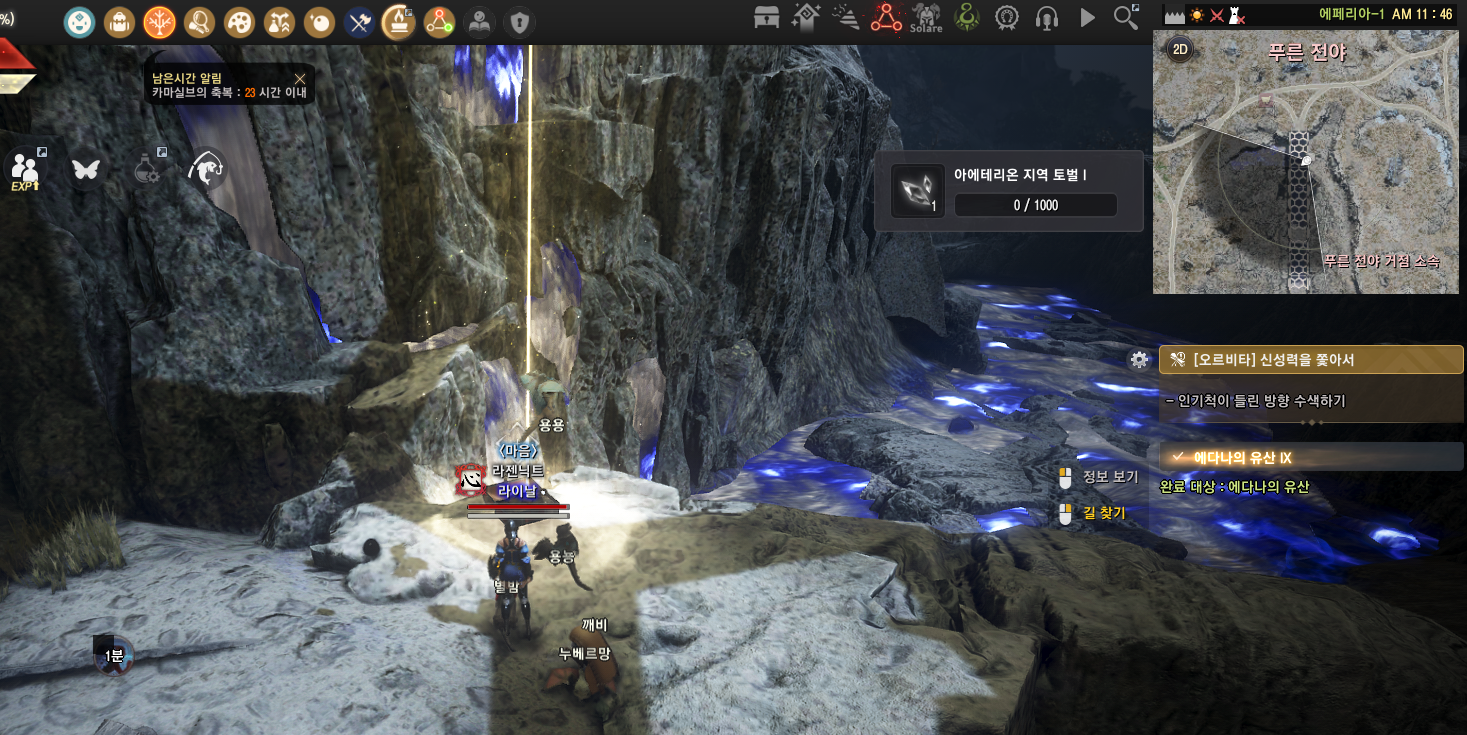This screenshot has height=735, width=1467.
Task: Close the 남은시간 알림 notification
Action: coord(300,78)
